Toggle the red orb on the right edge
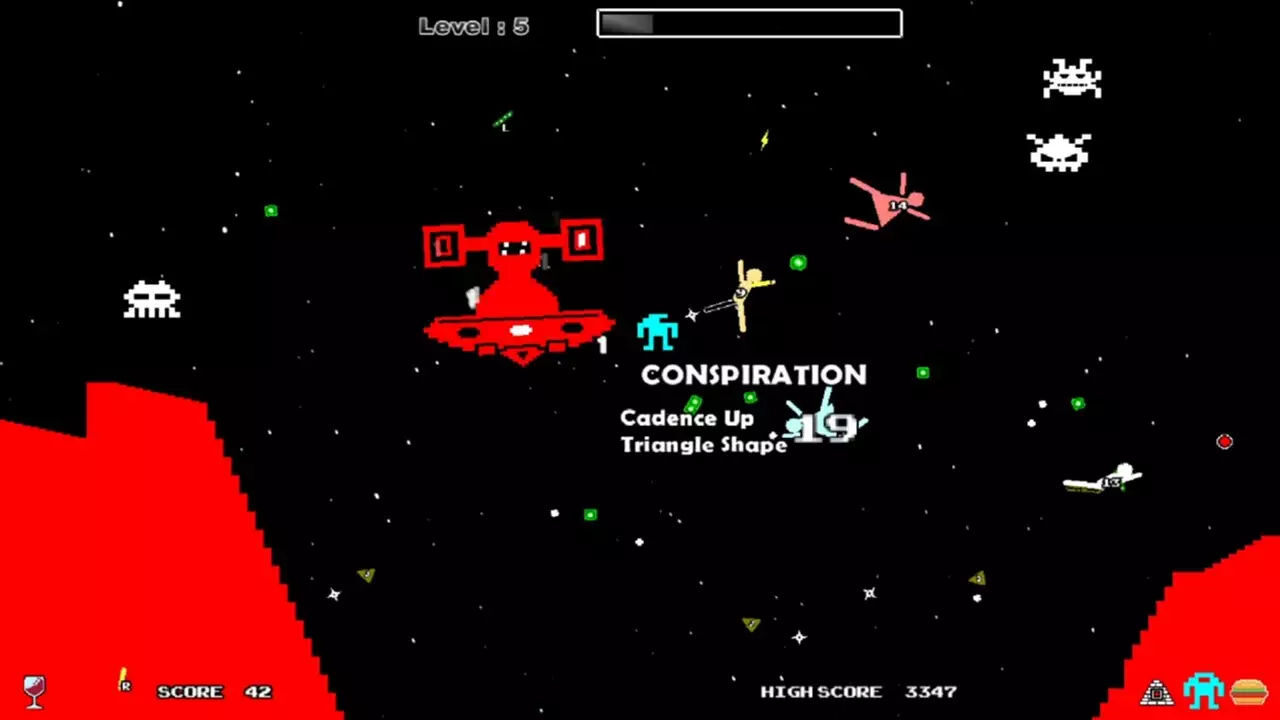The width and height of the screenshot is (1280, 720). pos(1225,441)
